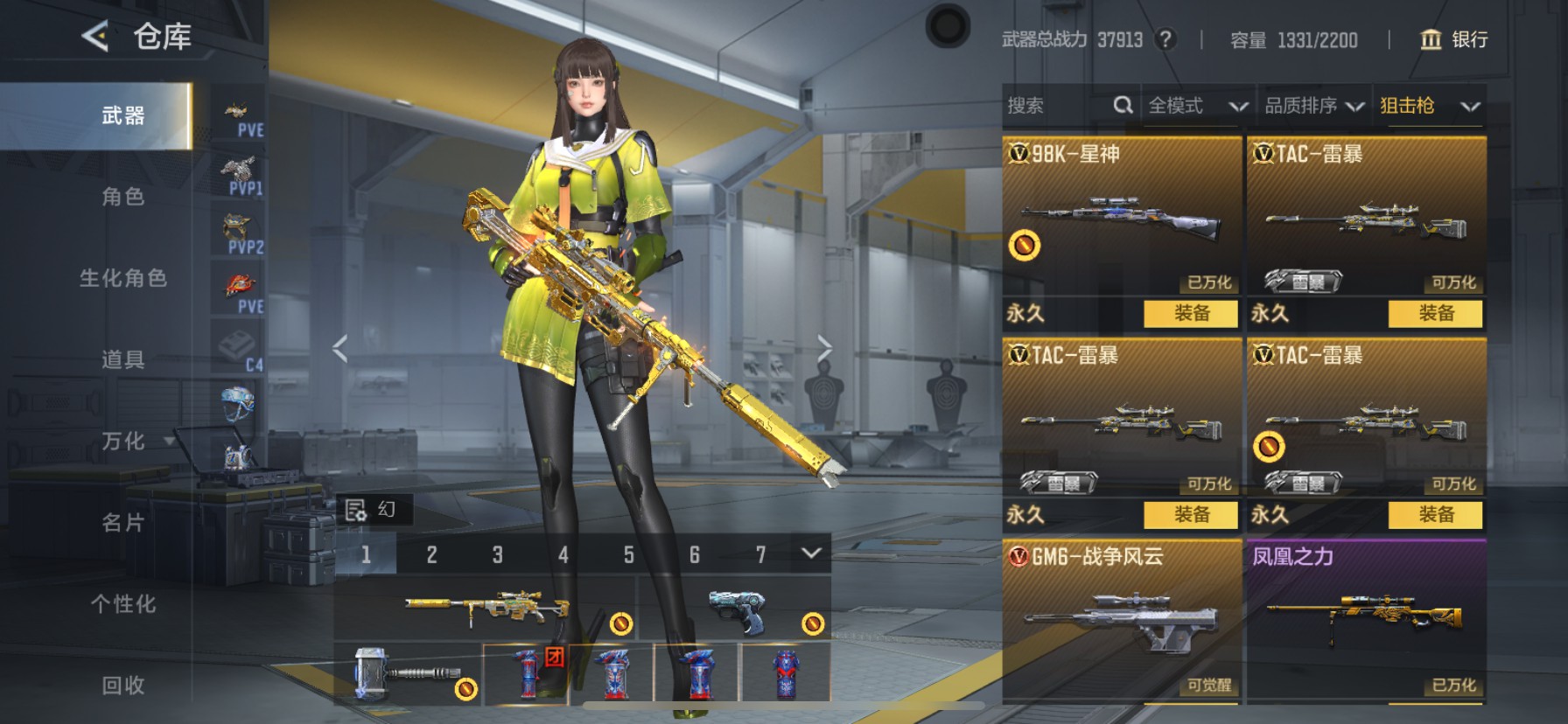Select the 道具 items tab
This screenshot has height=724, width=1568.
tap(122, 359)
